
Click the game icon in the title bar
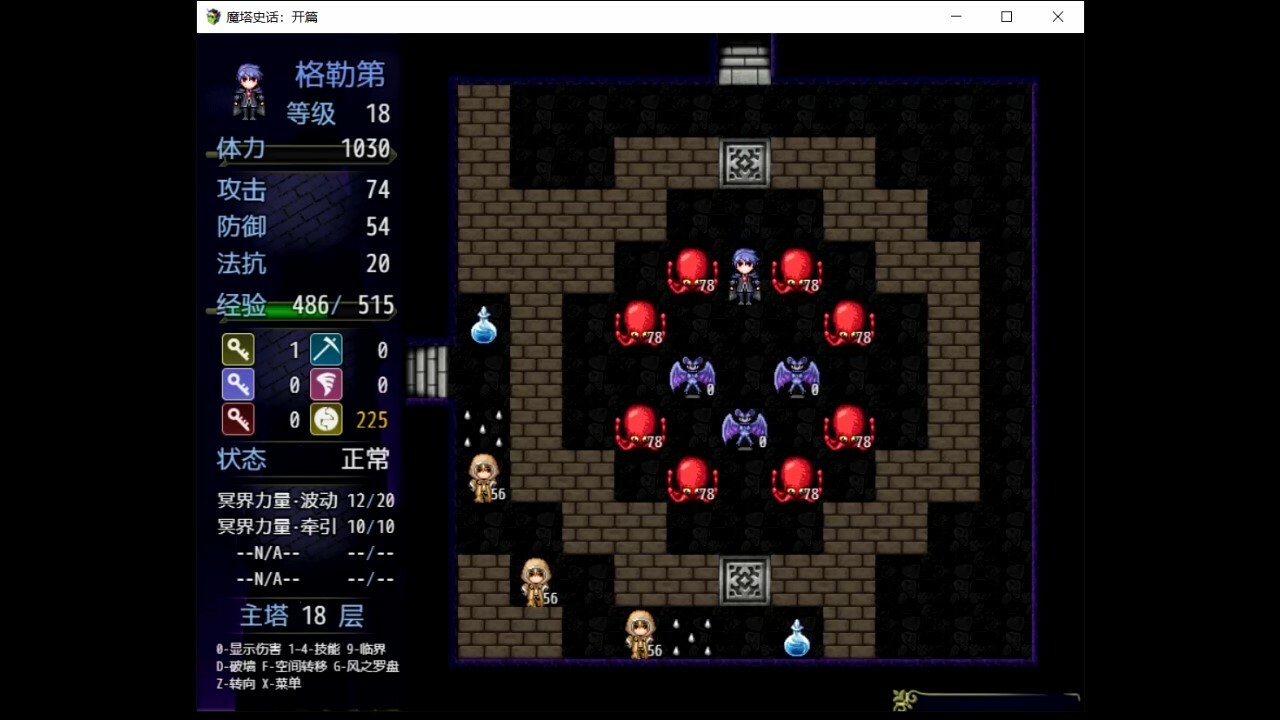pos(212,16)
